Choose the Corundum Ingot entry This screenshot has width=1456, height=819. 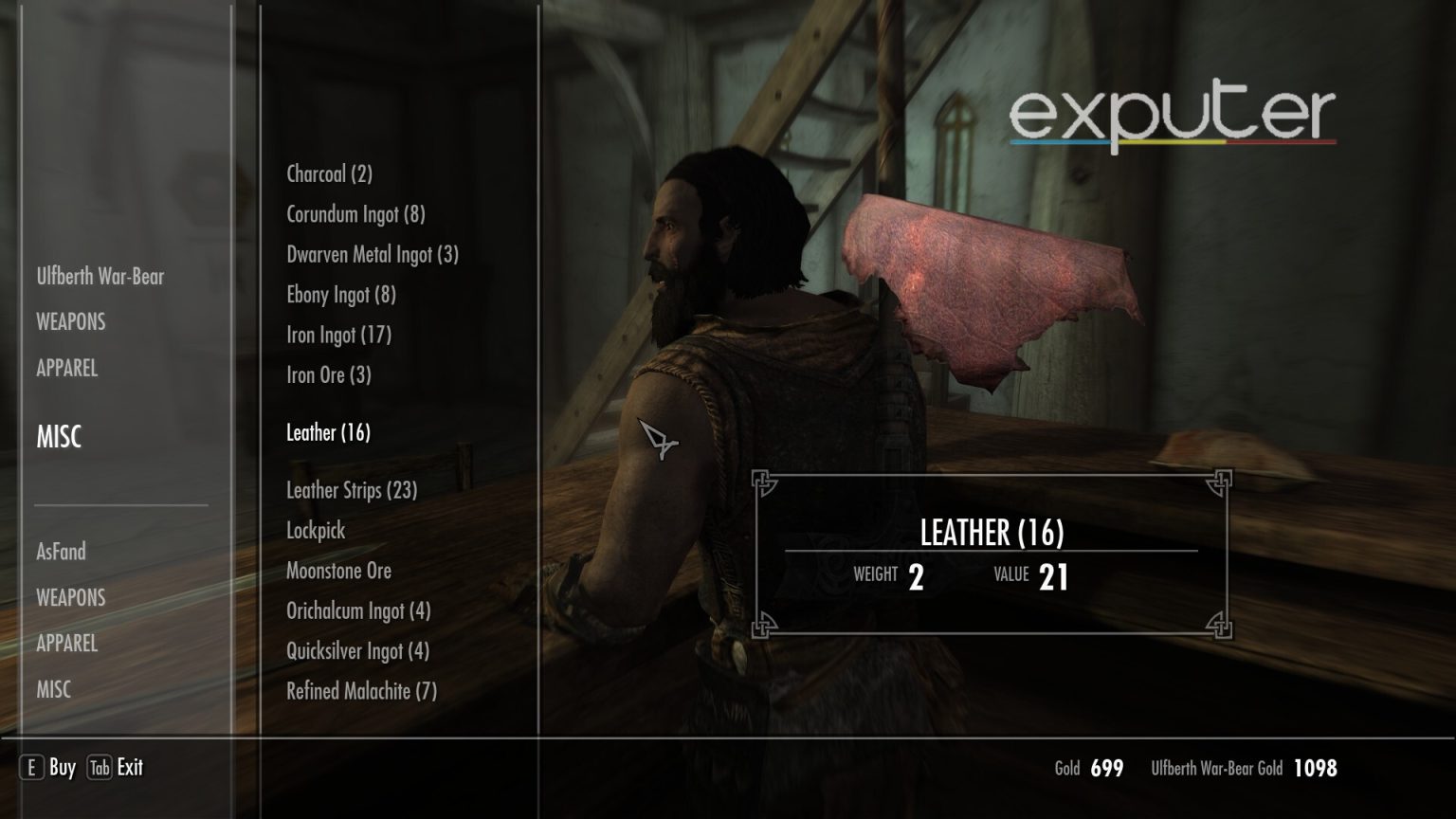(355, 214)
